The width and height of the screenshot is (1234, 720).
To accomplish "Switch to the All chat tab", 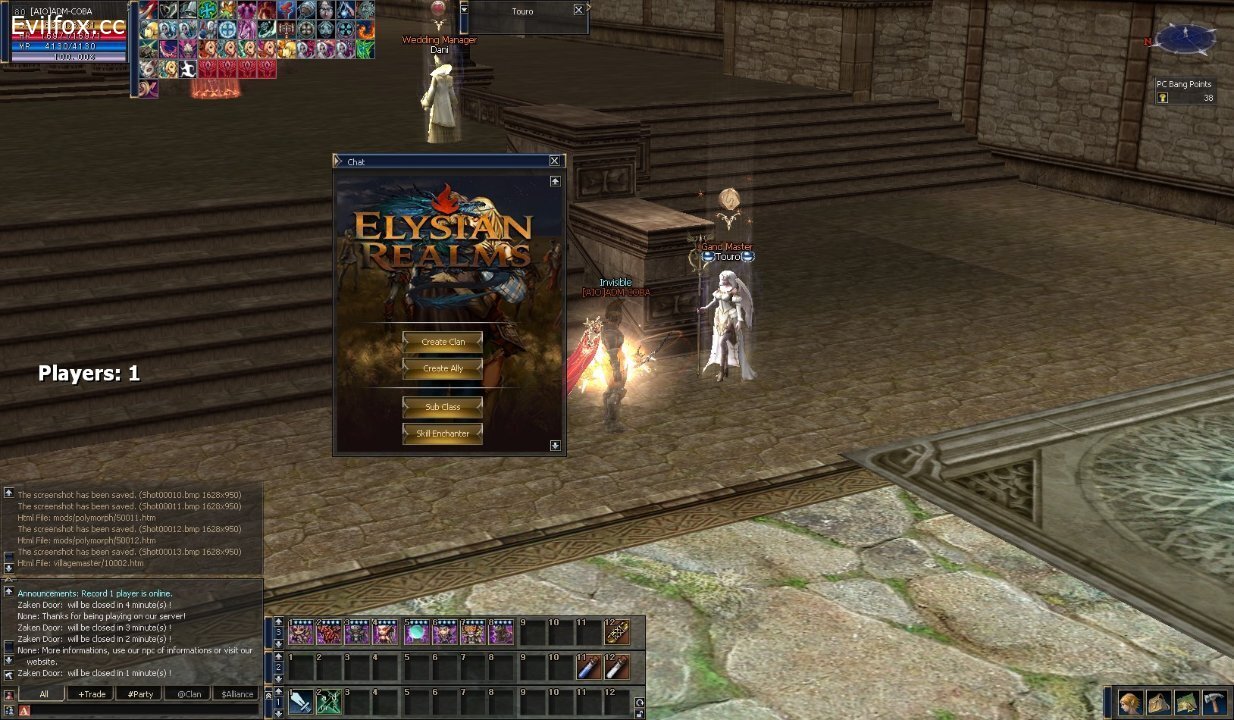I will coord(43,694).
